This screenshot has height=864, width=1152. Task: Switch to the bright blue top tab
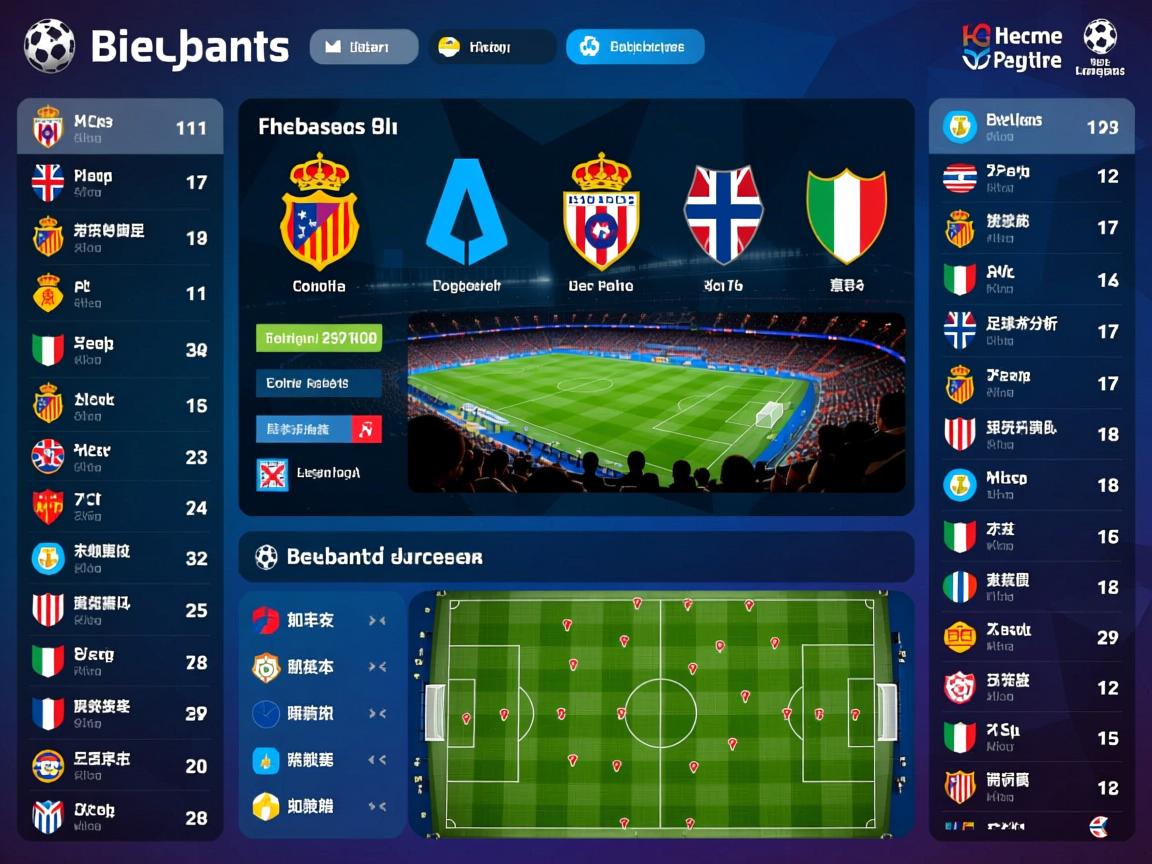pyautogui.click(x=635, y=47)
